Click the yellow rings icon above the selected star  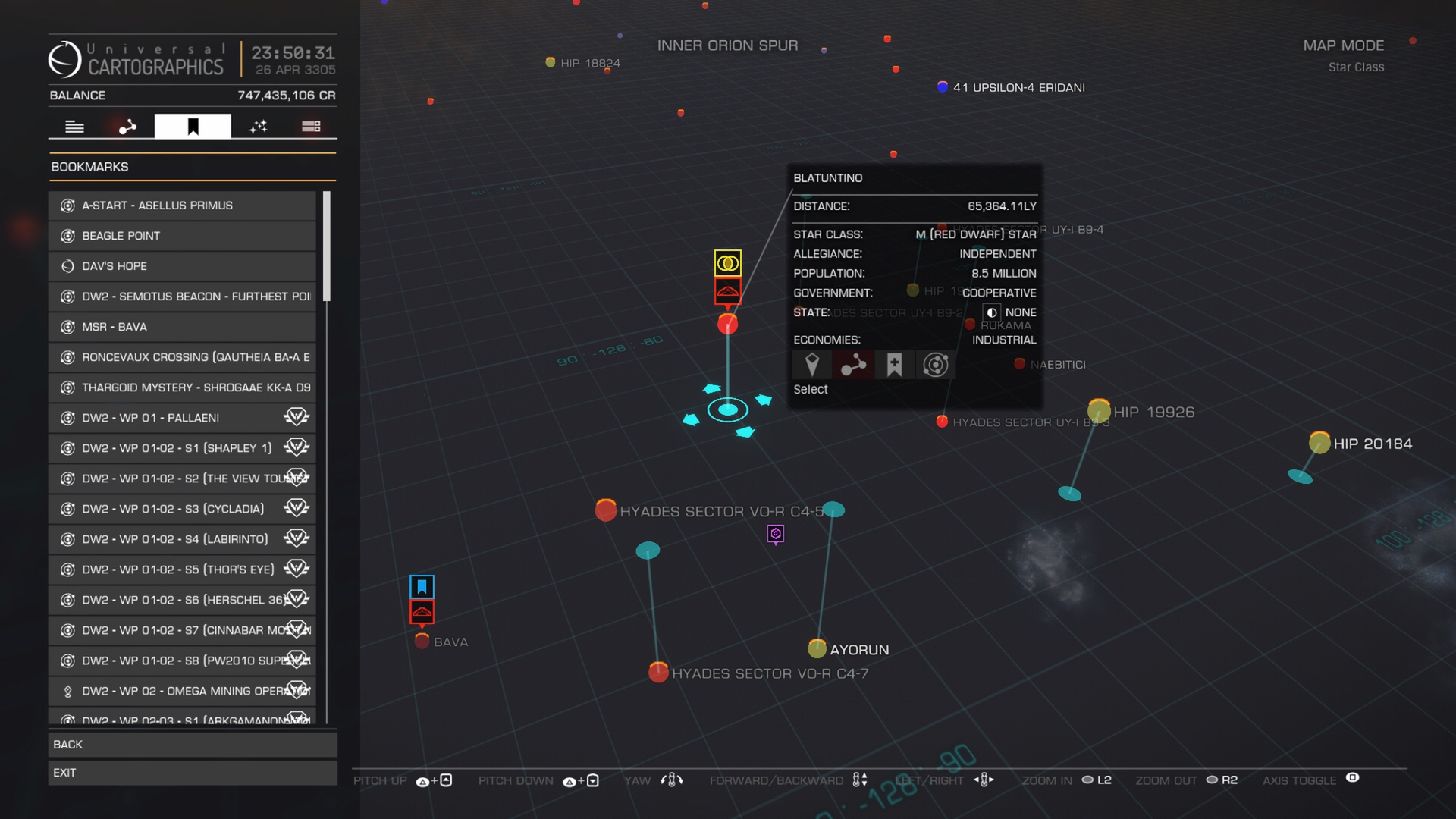pyautogui.click(x=727, y=263)
